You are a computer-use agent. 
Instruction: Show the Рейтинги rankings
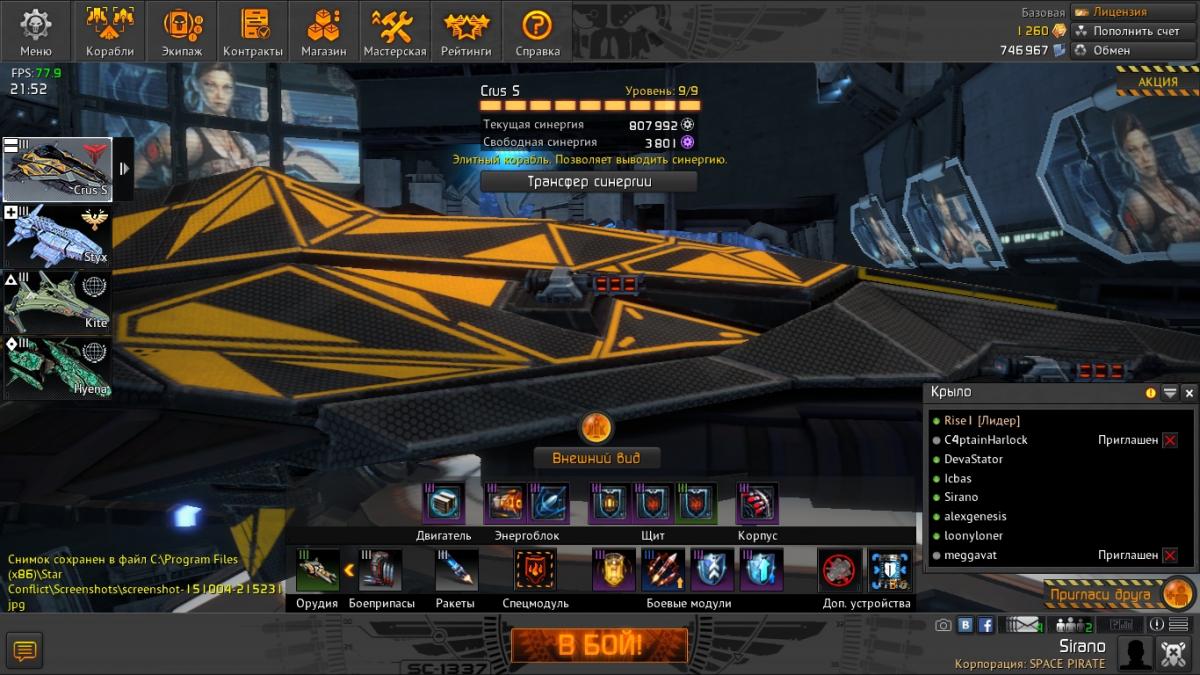pos(466,31)
